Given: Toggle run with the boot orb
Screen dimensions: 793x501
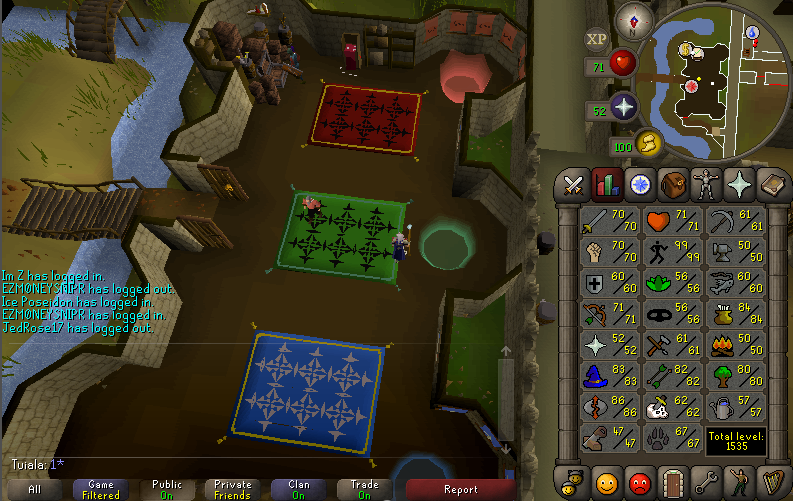Looking at the screenshot, I should pos(648,143).
